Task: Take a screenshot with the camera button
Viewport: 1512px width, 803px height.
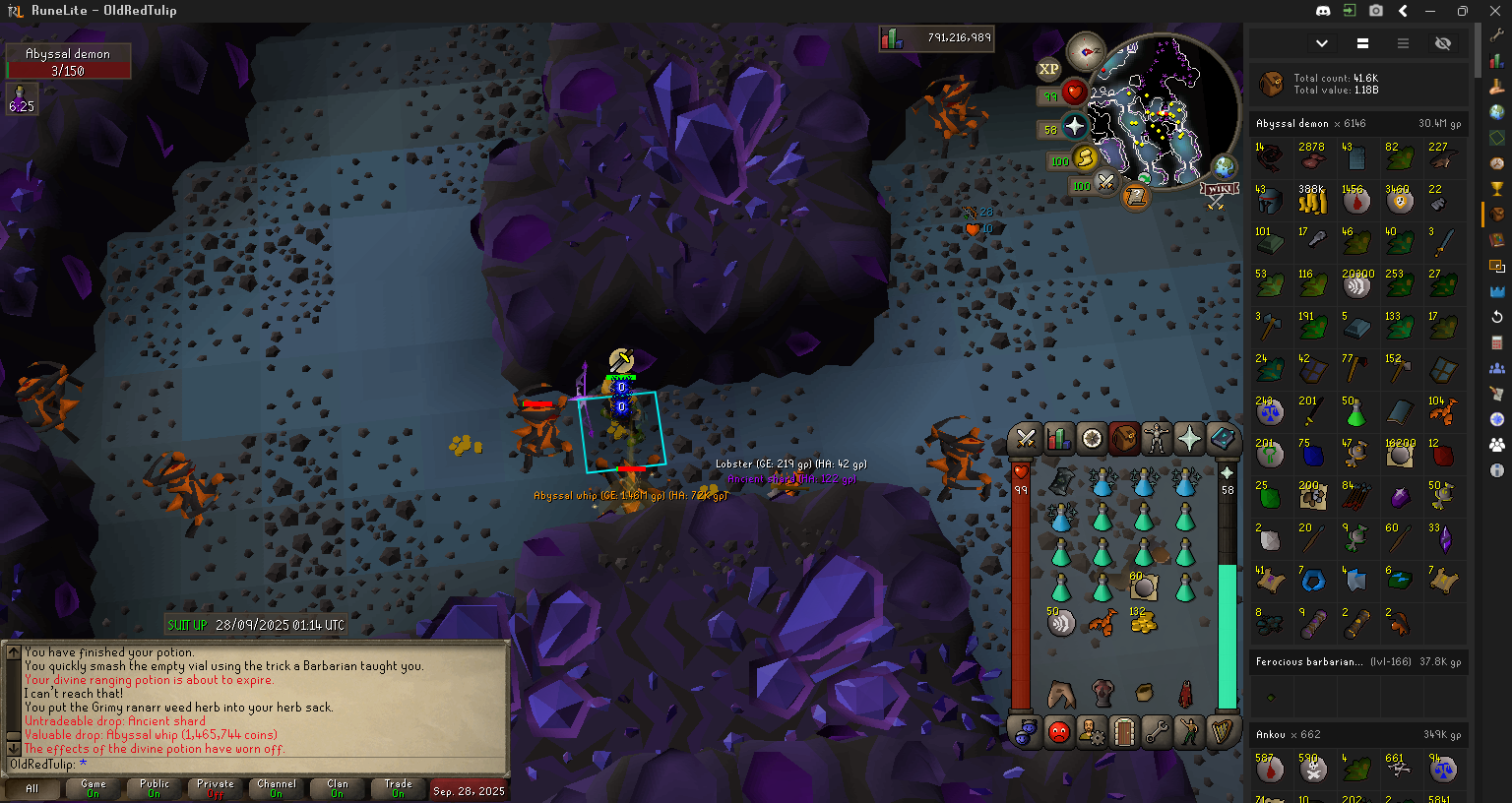Action: click(x=1376, y=11)
